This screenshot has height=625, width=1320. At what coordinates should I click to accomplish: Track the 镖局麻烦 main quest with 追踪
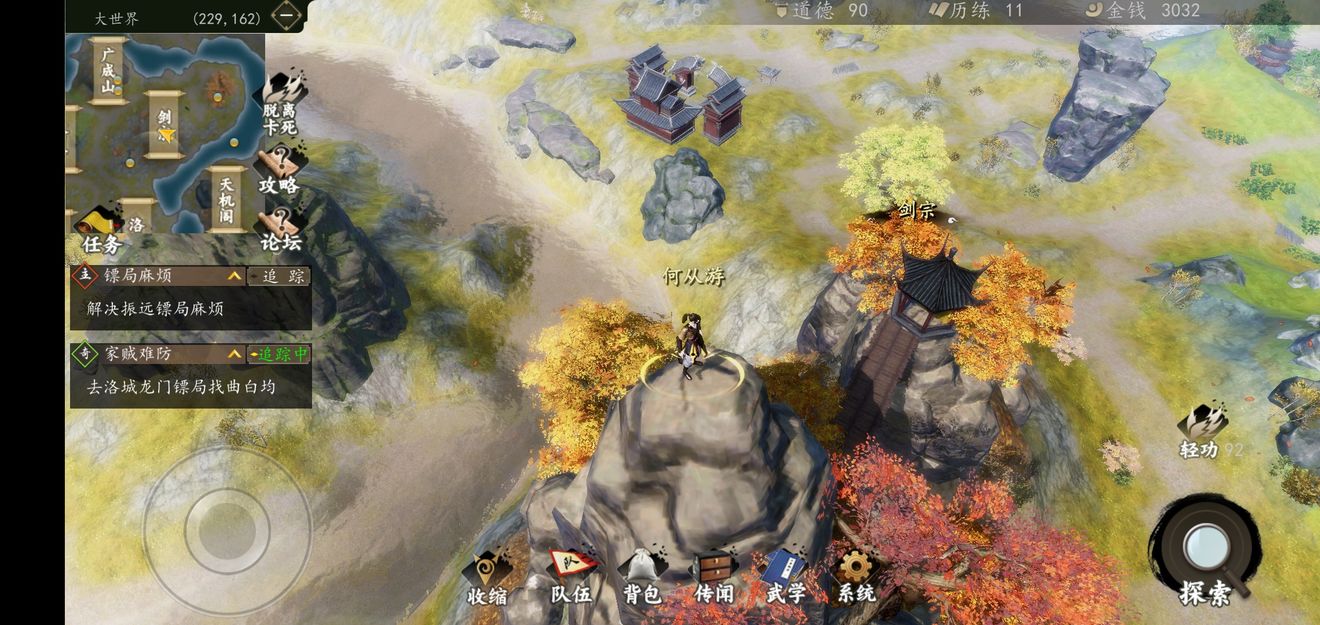point(278,276)
